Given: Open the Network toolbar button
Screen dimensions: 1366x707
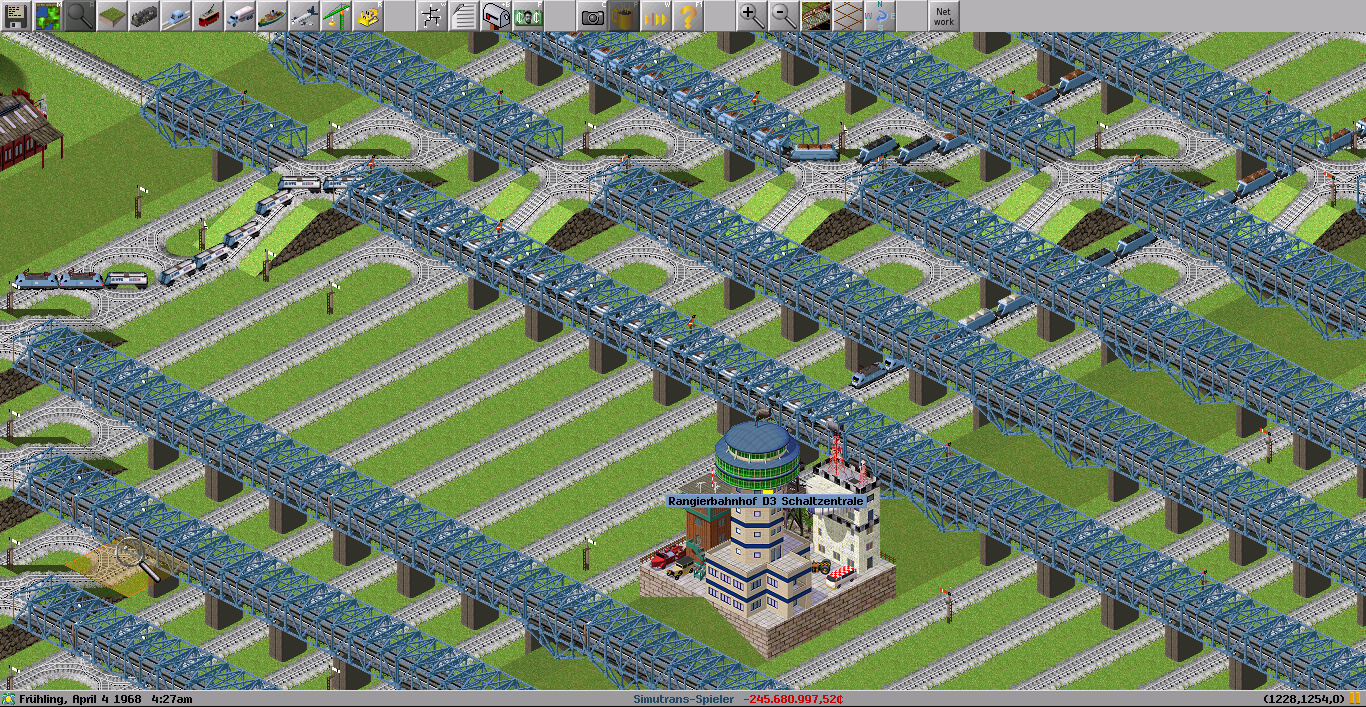Looking at the screenshot, I should click(x=943, y=16).
